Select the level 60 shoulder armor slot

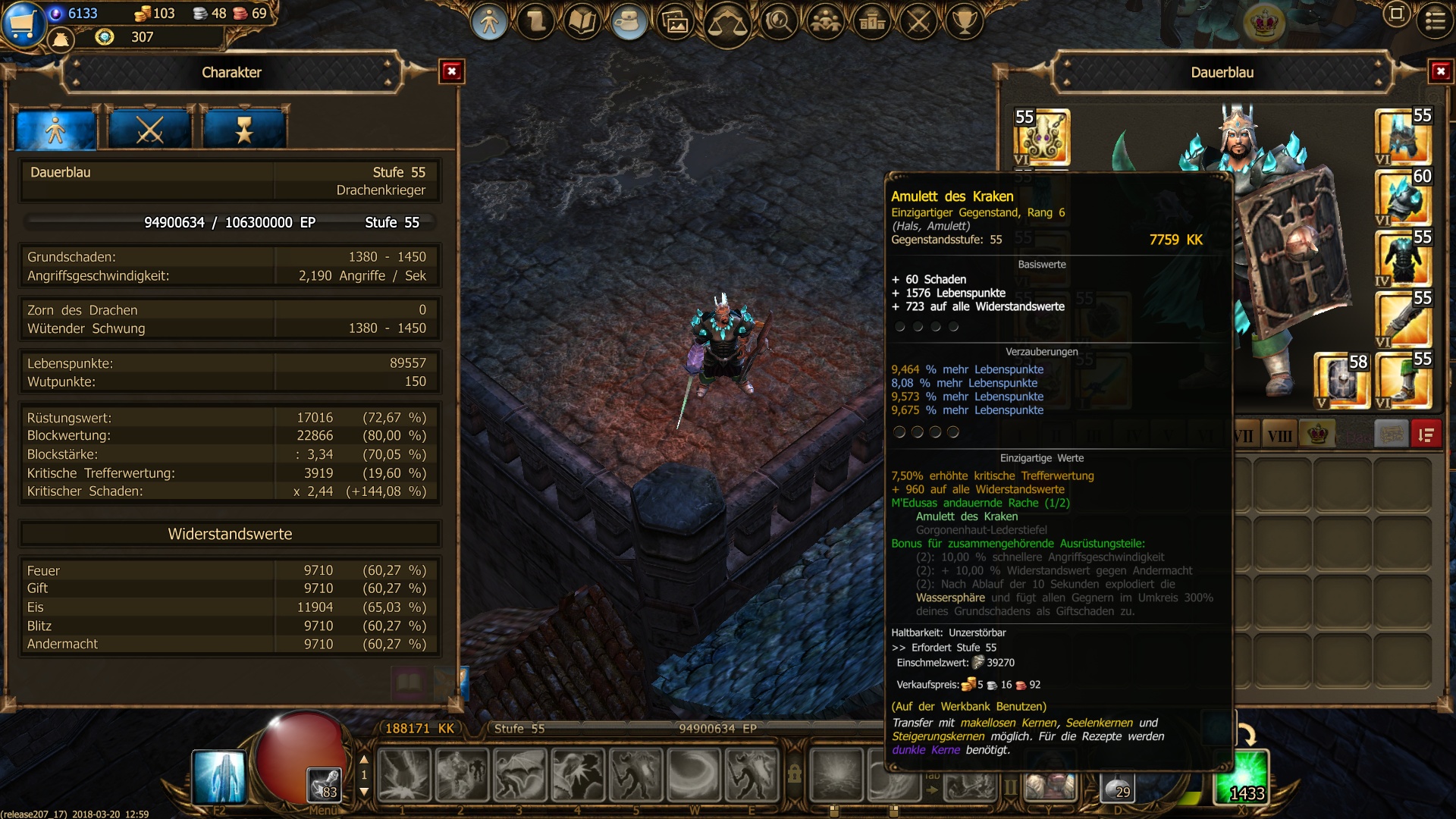coord(1403,197)
